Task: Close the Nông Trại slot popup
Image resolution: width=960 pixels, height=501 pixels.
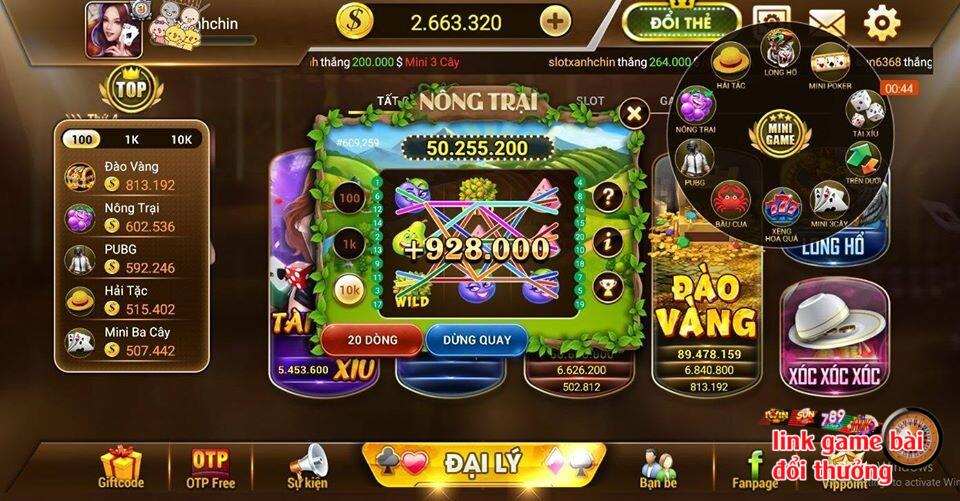Action: [x=632, y=113]
